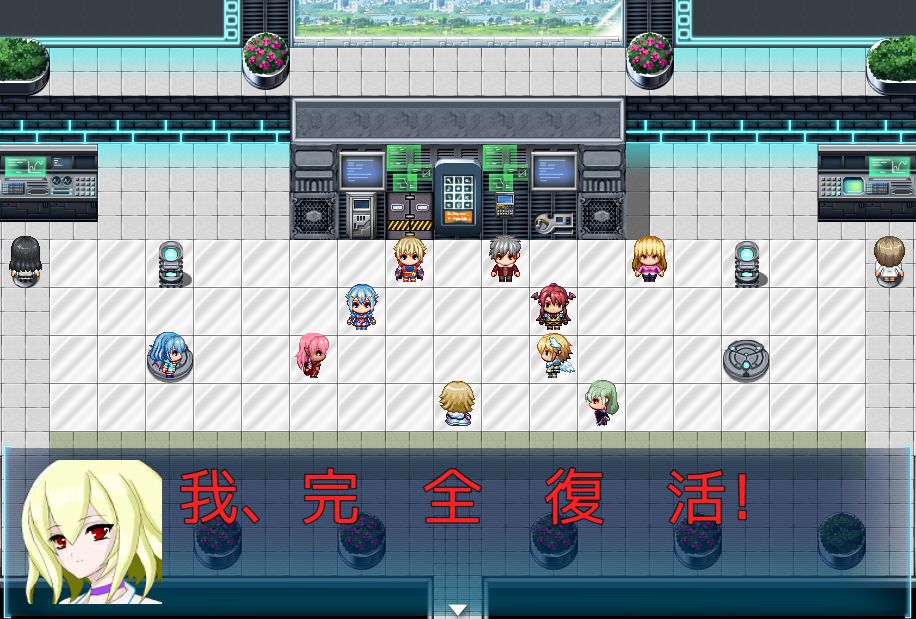Click the dialogue continue arrow

pyautogui.click(x=458, y=609)
